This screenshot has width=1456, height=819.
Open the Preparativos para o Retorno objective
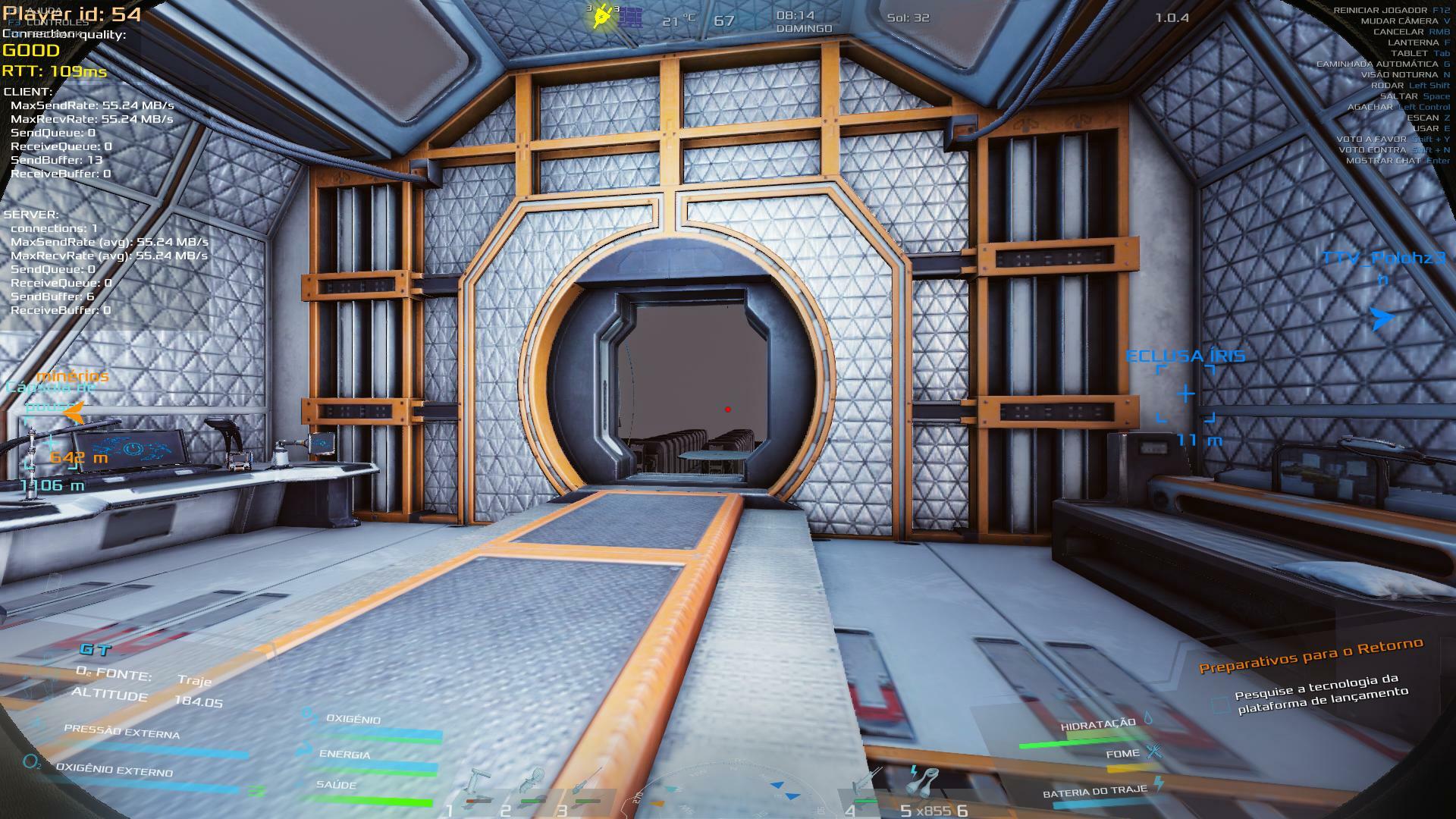coord(1310,655)
